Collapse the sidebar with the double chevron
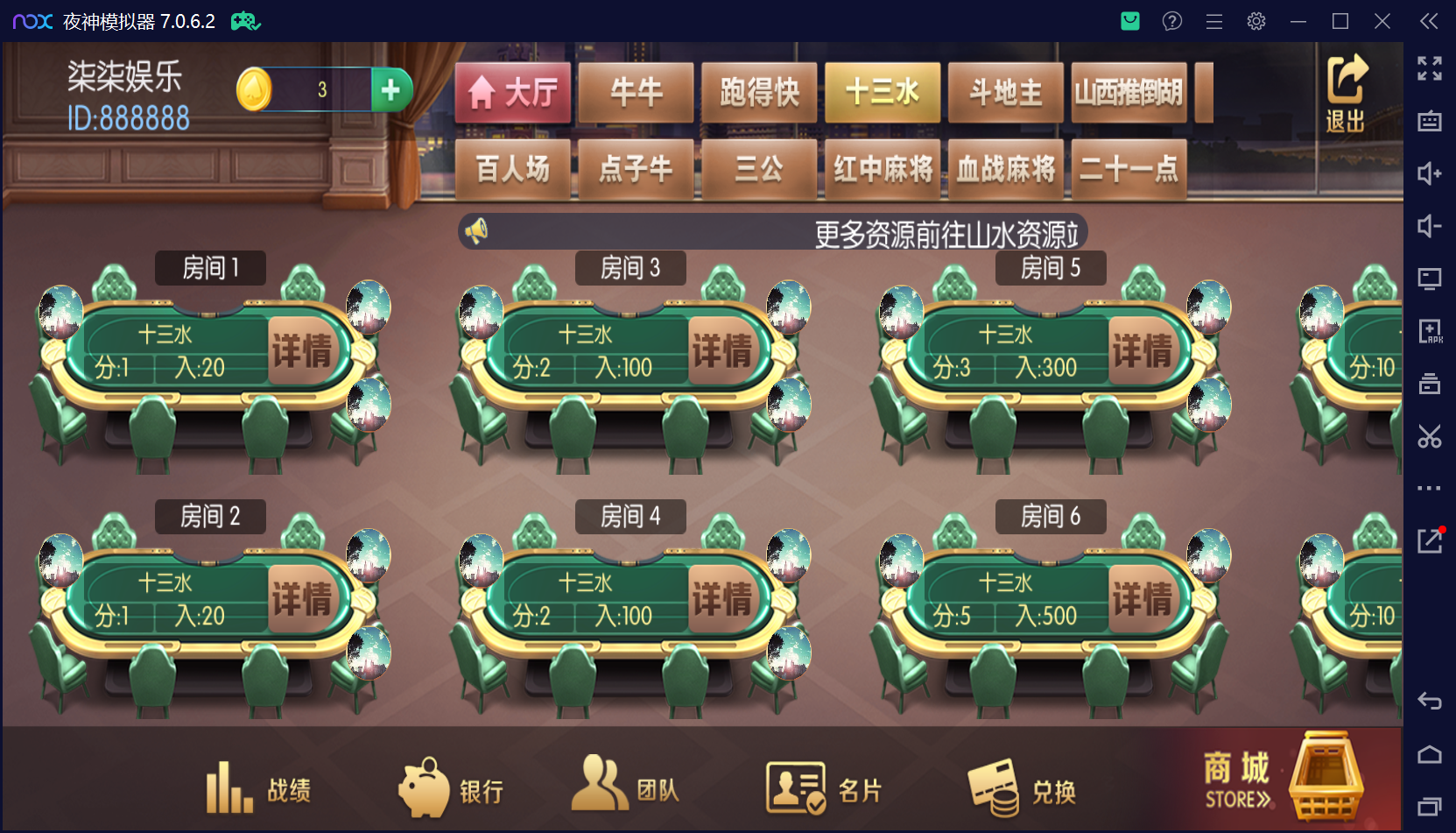Screen dimensions: 1456x833 [x=1428, y=21]
